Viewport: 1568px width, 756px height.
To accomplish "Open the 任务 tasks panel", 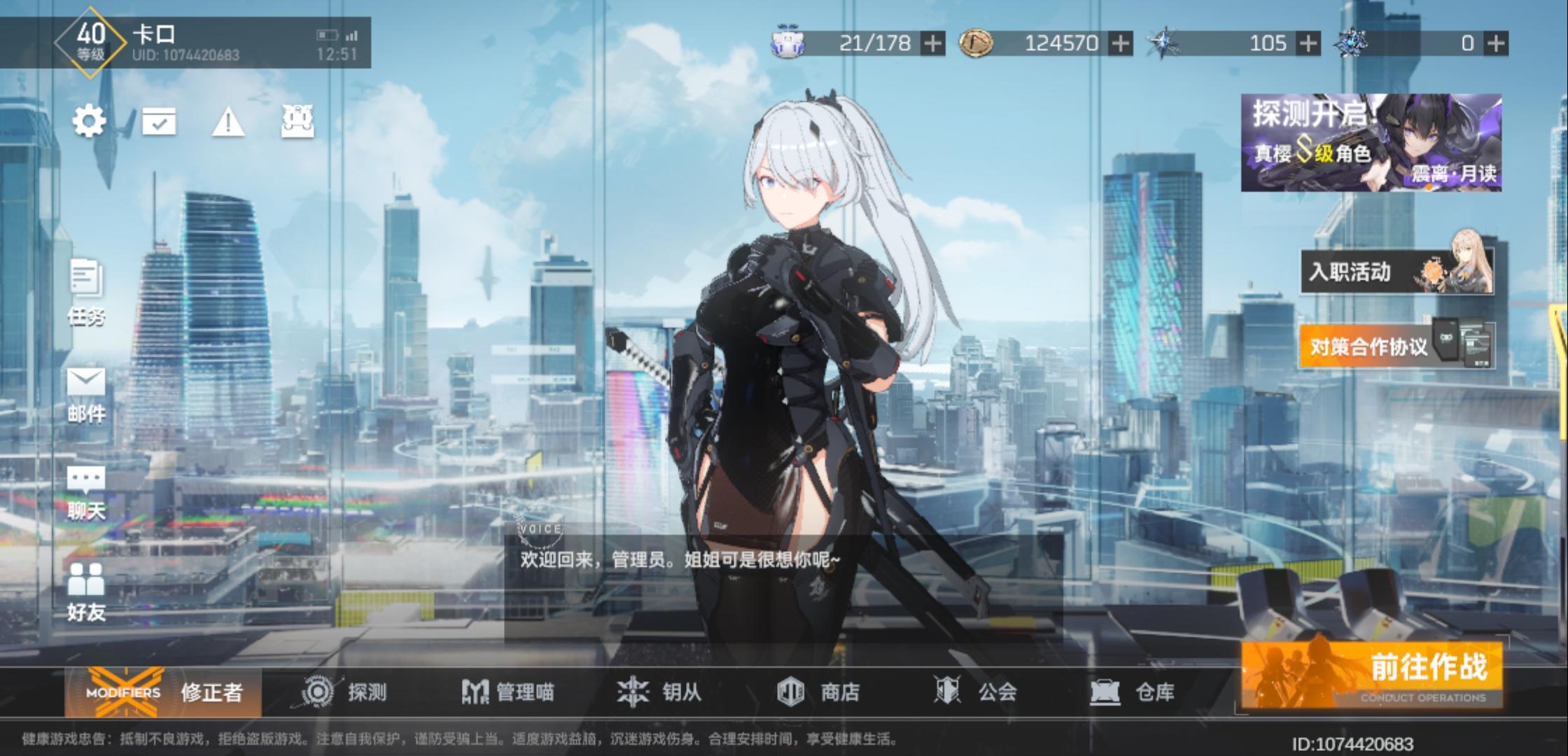I will click(x=85, y=294).
